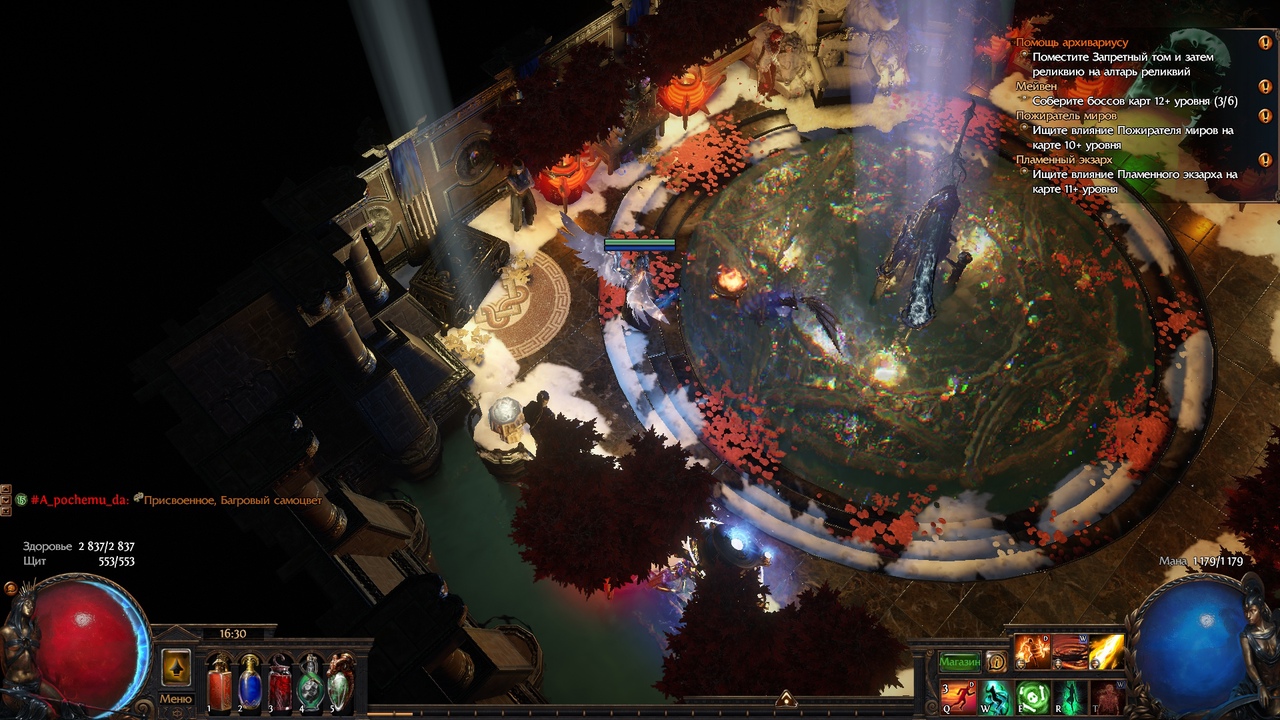This screenshot has height=720, width=1280.
Task: Activate the red ghostly-figure skill on T
Action: [x=1106, y=696]
